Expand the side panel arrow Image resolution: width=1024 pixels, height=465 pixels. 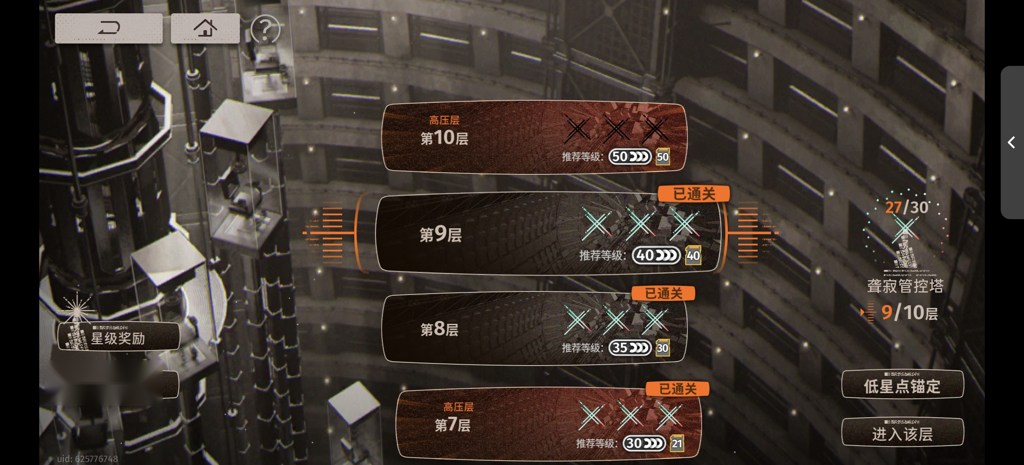1011,143
